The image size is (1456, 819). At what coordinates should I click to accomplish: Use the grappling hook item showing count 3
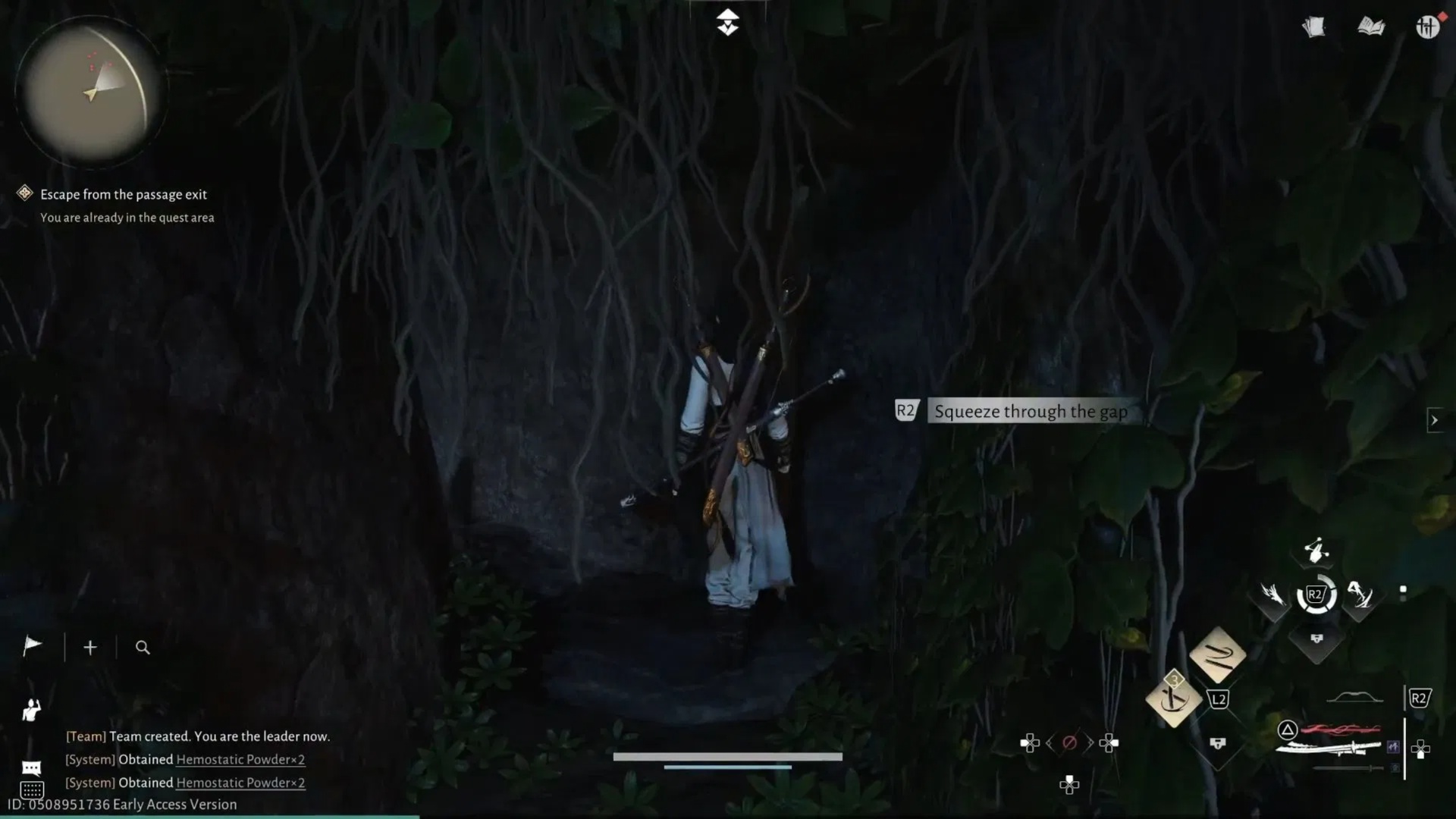click(x=1174, y=698)
